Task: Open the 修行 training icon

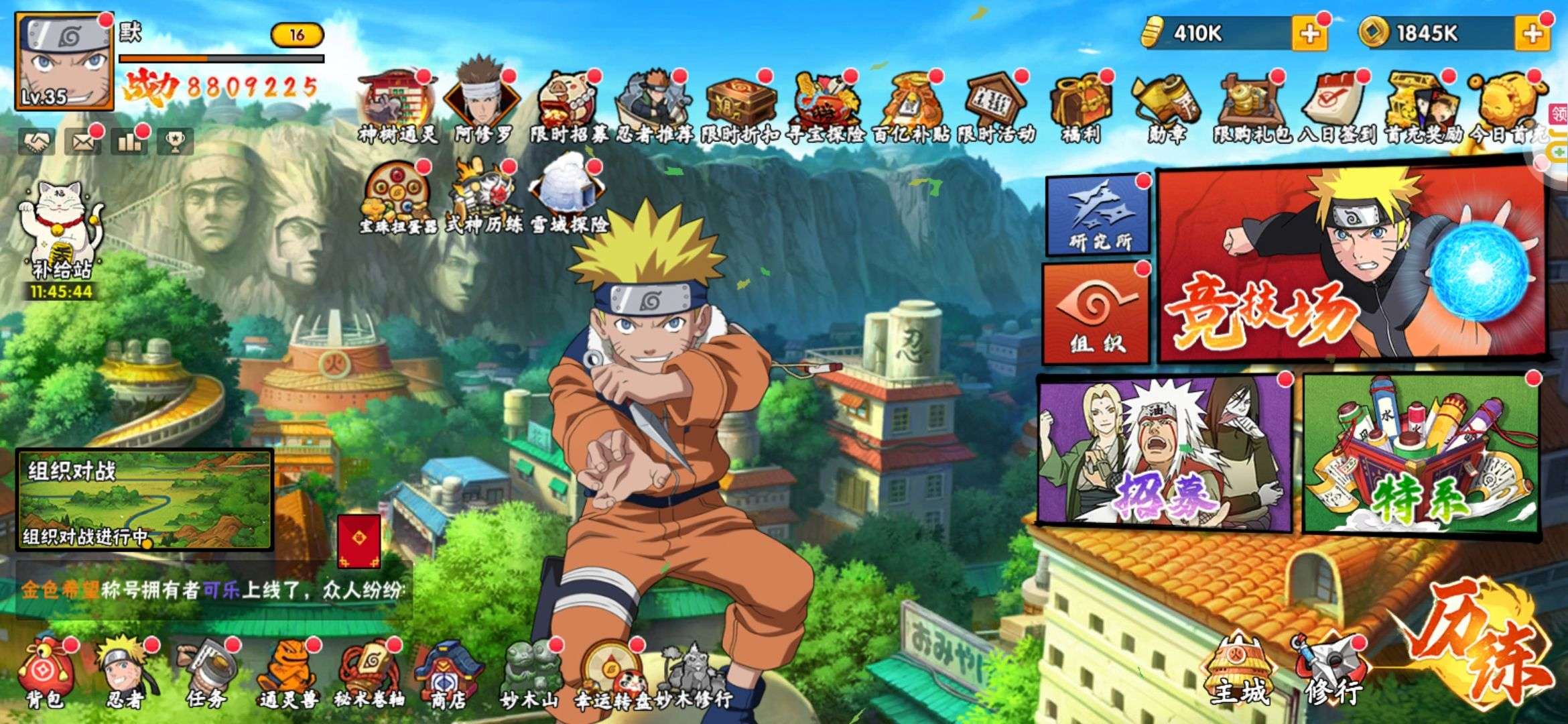Action: point(1330,670)
